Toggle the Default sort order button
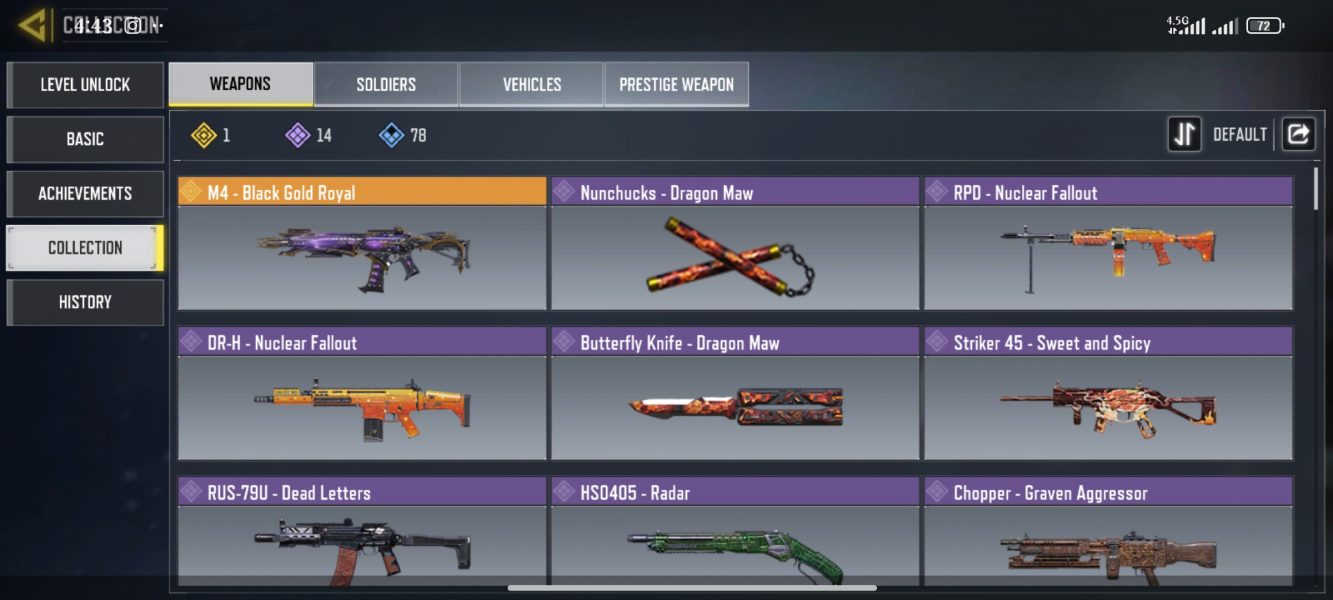 (x=1185, y=134)
